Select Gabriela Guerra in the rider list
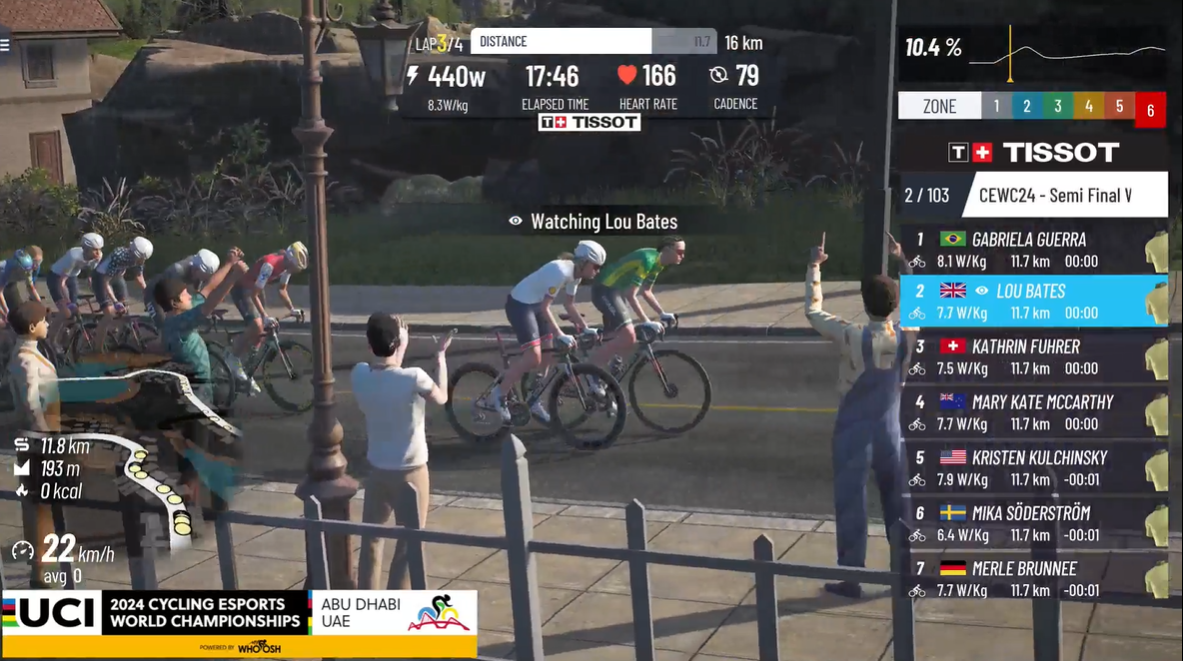Screen dimensions: 1183x661 pyautogui.click(x=1029, y=250)
